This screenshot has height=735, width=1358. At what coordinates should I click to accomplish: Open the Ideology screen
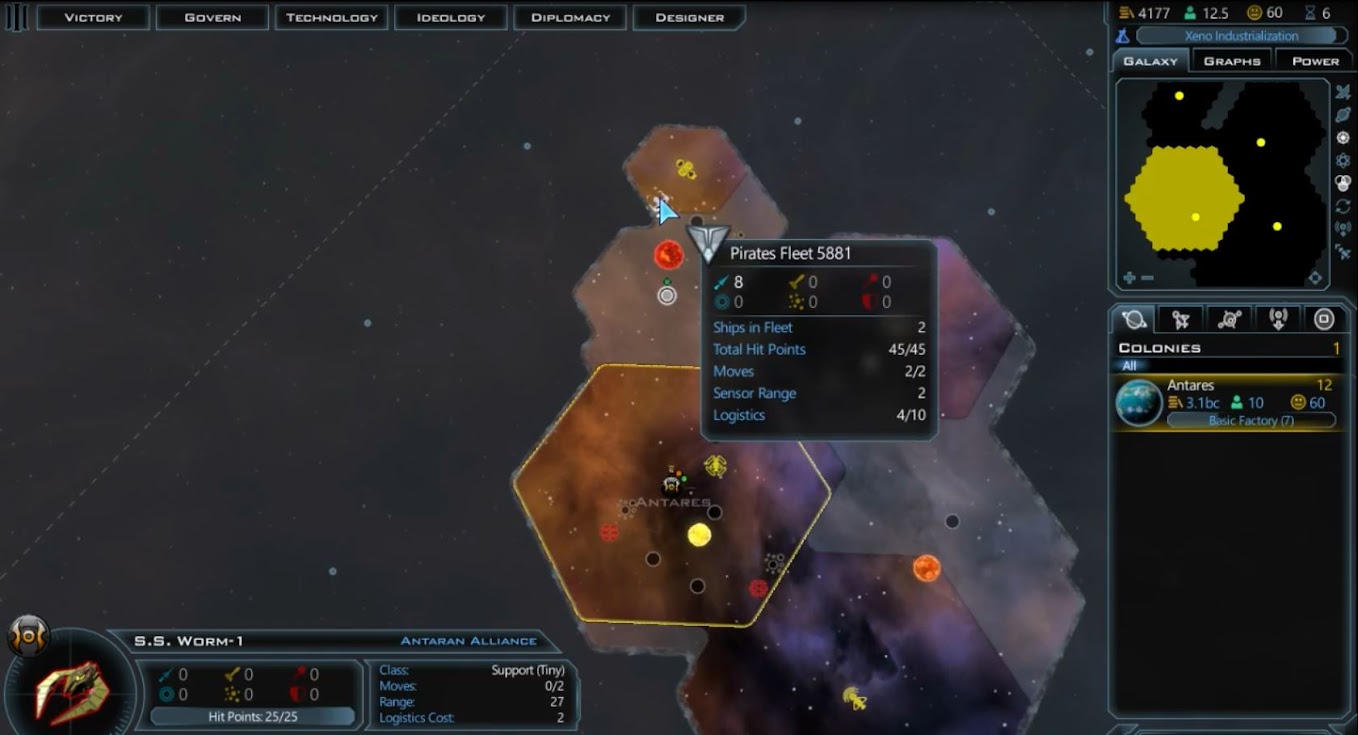coord(451,17)
